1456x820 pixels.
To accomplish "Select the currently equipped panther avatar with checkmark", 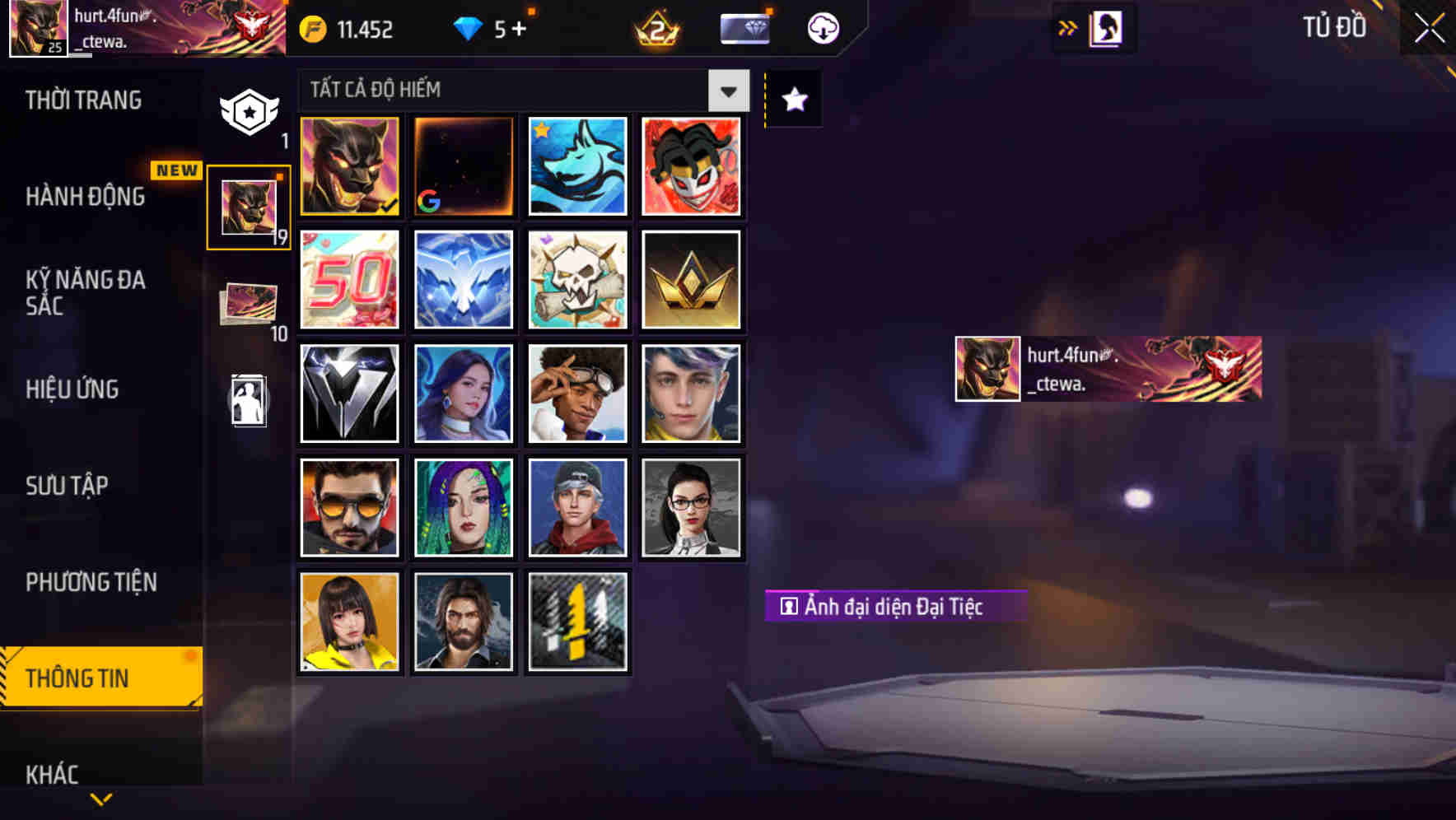I will 349,166.
